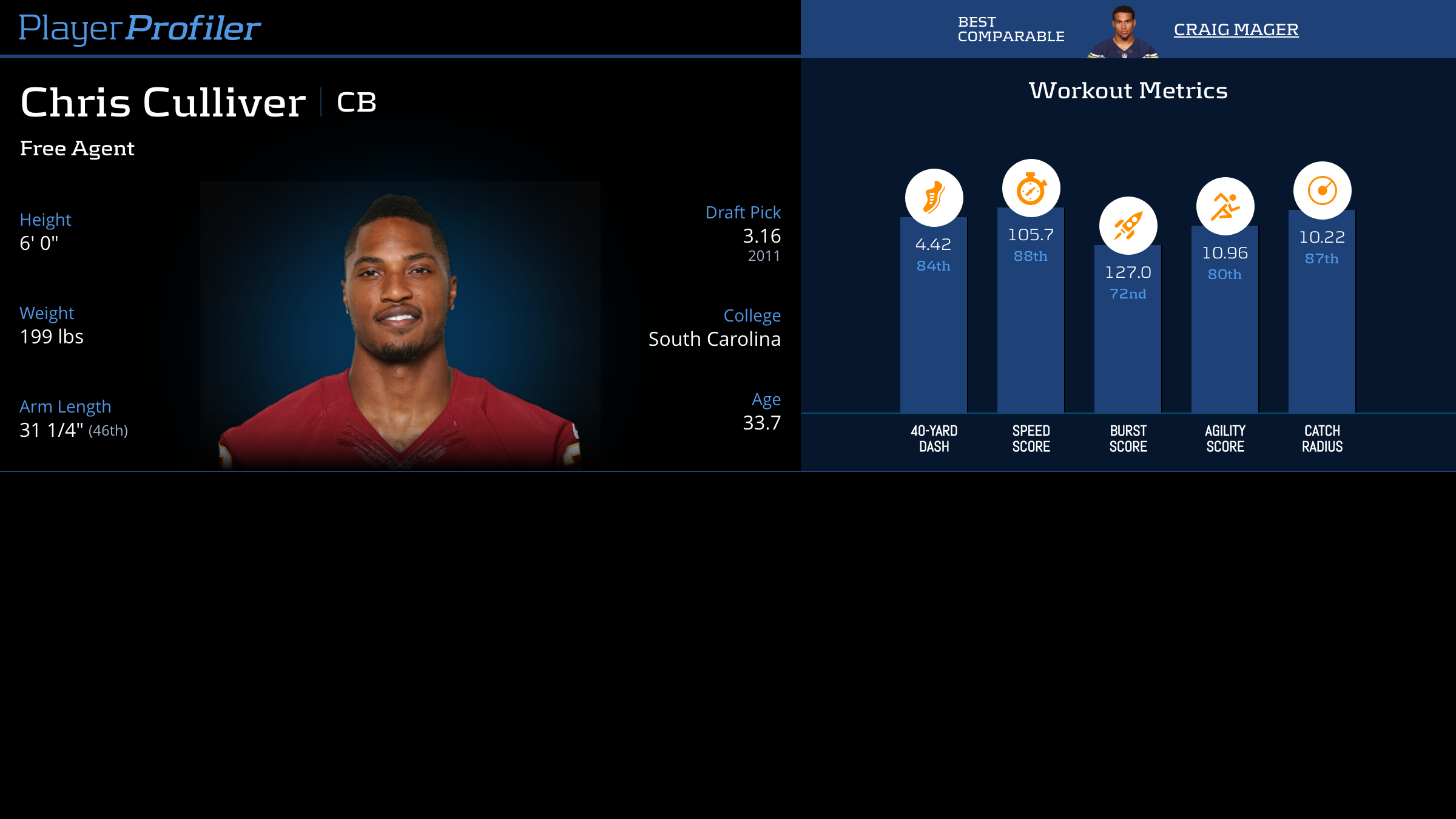Select the 40-yard dash shoe icon
1456x819 pixels.
[934, 198]
